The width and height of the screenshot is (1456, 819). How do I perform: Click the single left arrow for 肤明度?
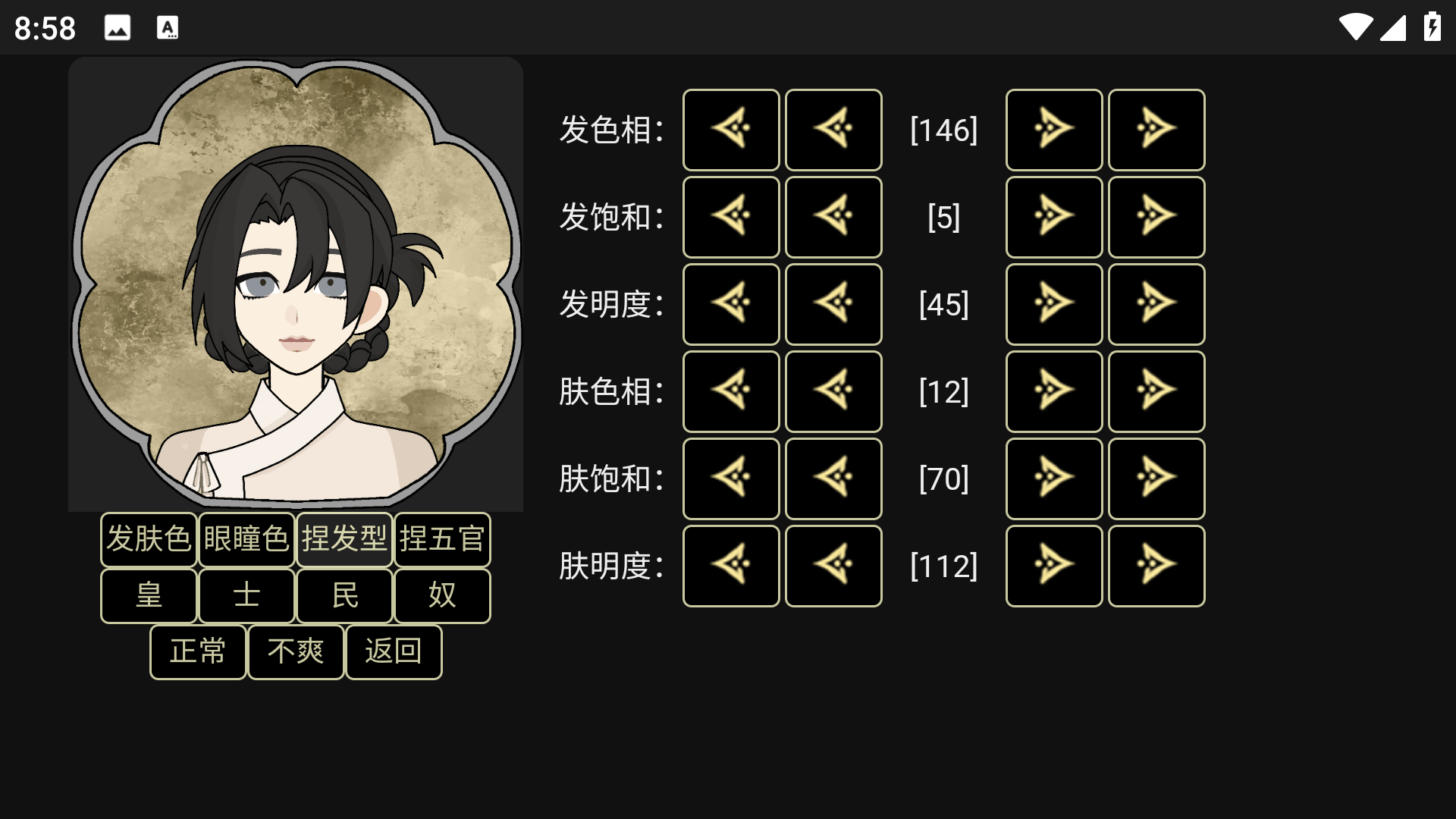coord(833,566)
